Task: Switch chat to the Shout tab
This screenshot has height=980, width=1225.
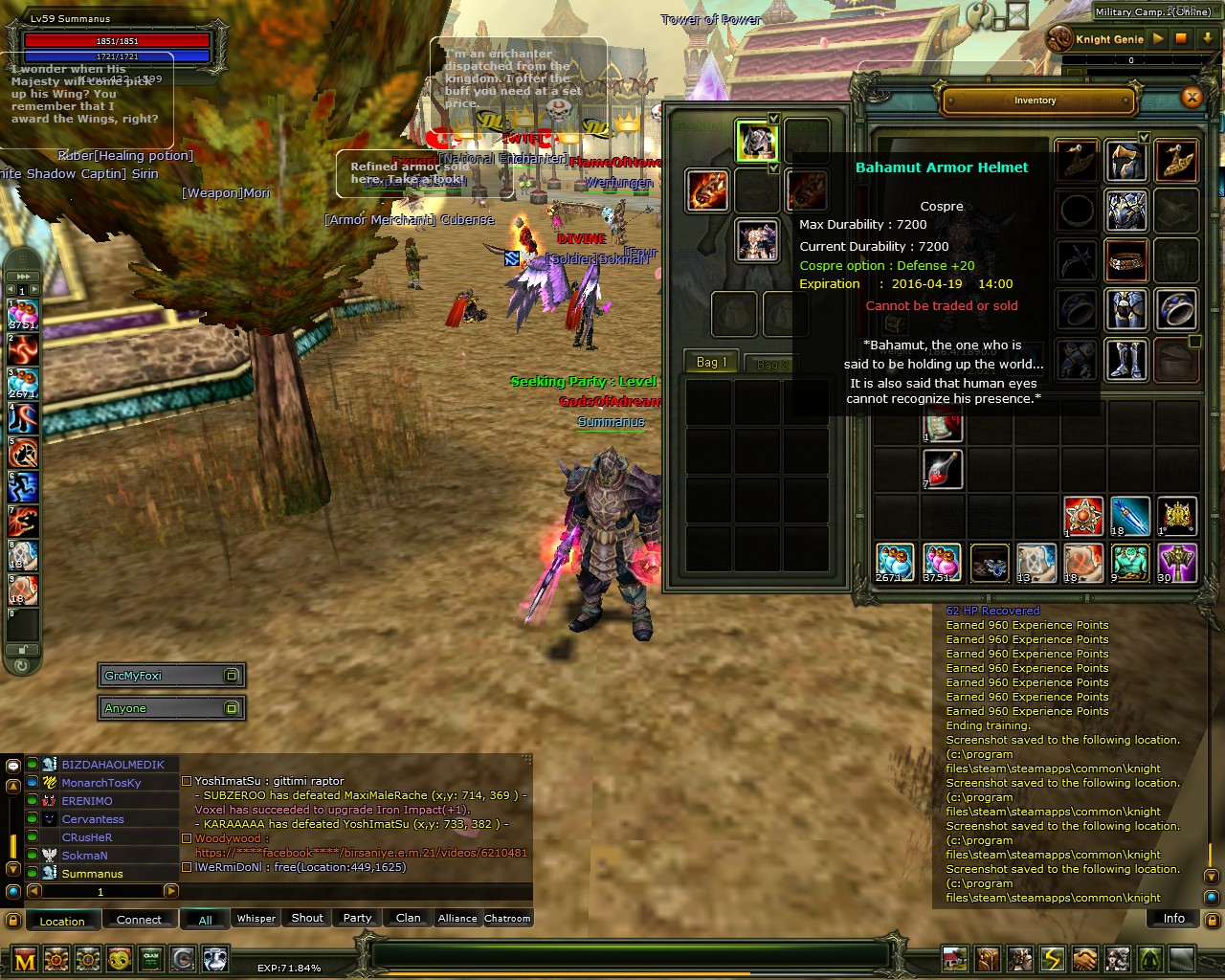Action: coord(307,918)
